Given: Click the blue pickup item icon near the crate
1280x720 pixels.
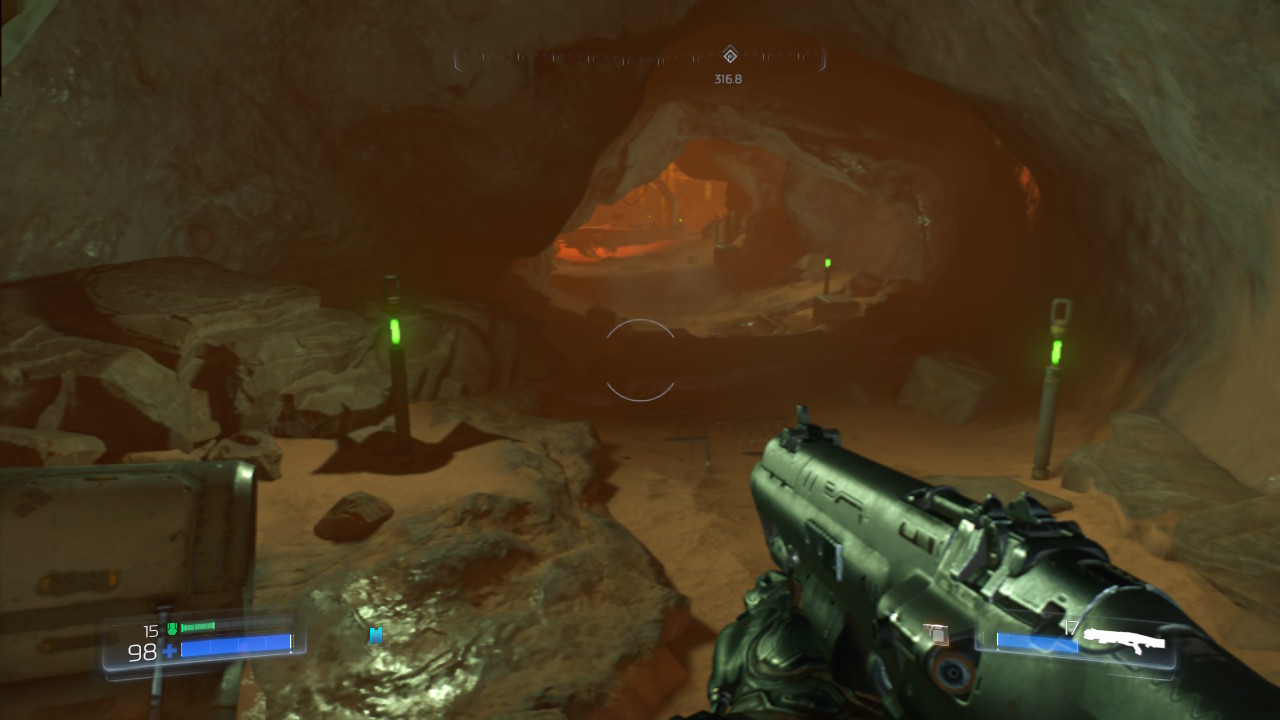Looking at the screenshot, I should (374, 635).
